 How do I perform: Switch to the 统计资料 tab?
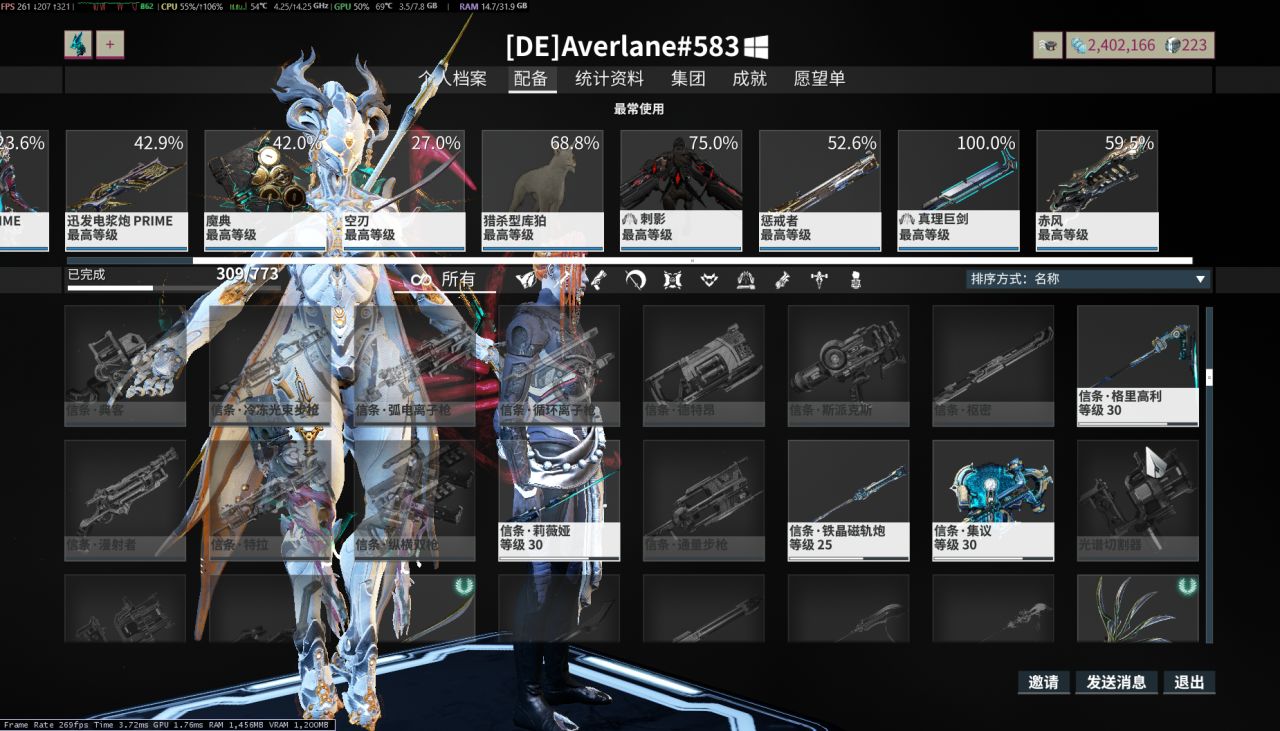pos(609,79)
